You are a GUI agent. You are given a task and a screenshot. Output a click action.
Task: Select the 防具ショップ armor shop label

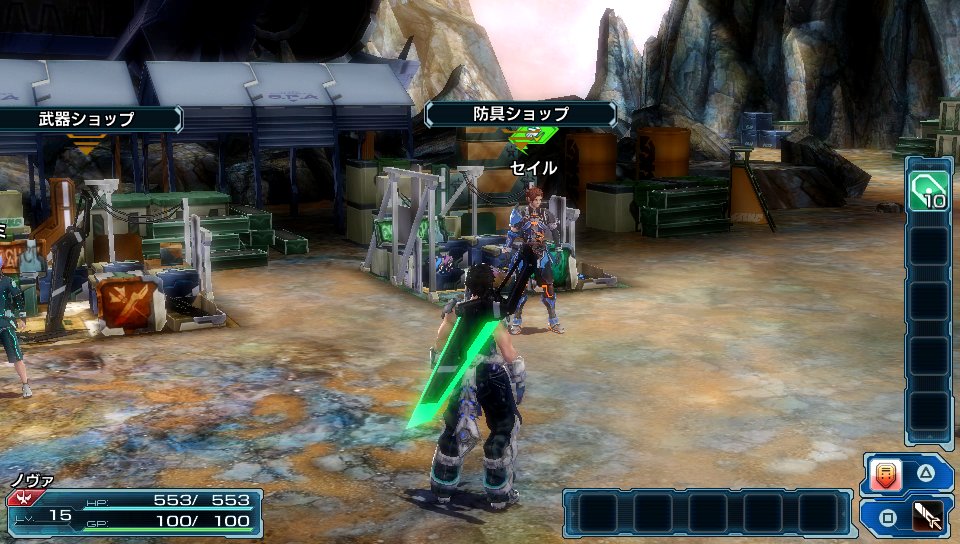click(520, 114)
